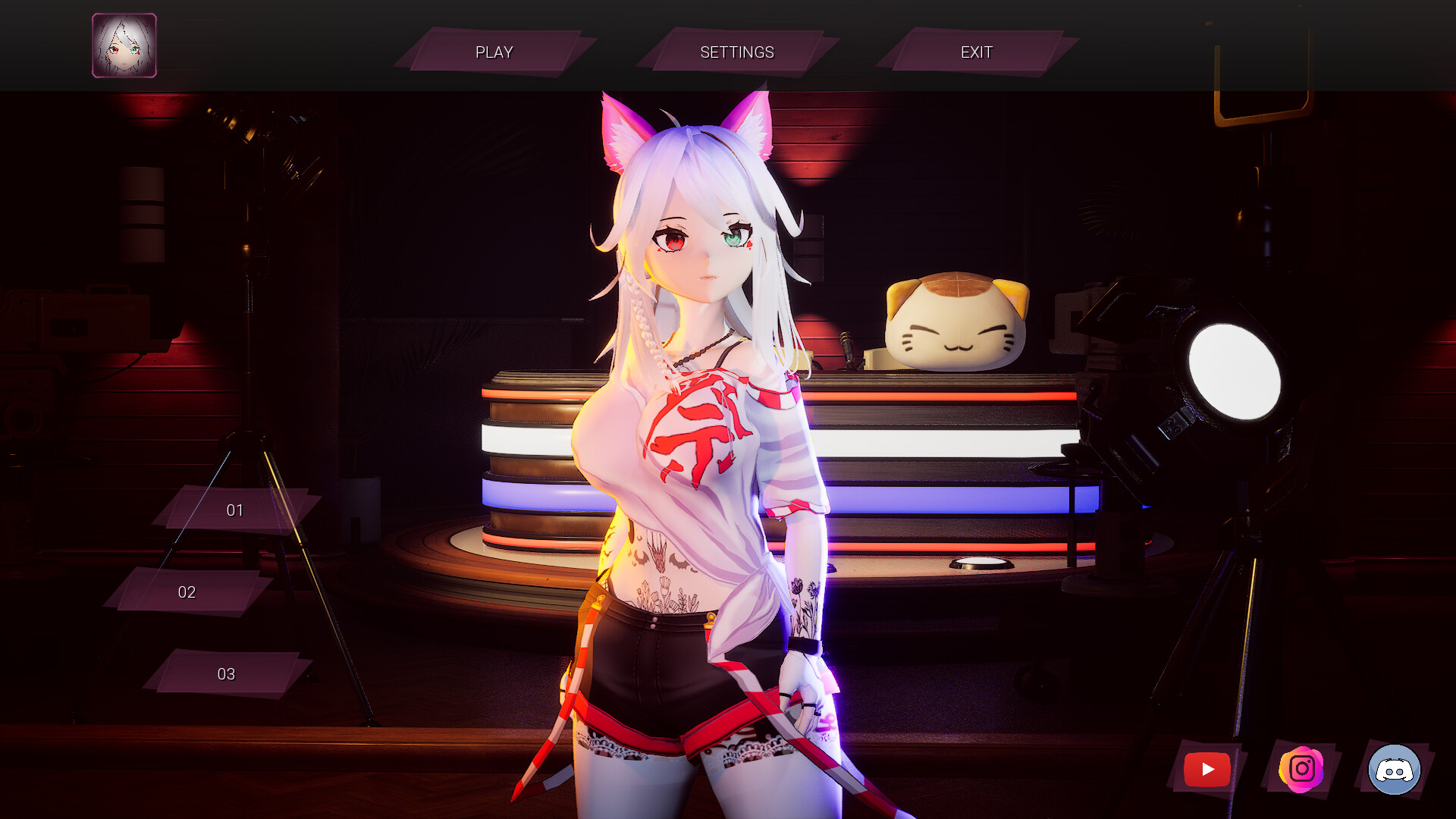This screenshot has height=819, width=1456.
Task: Select EXIT to quit the game
Action: point(977,52)
